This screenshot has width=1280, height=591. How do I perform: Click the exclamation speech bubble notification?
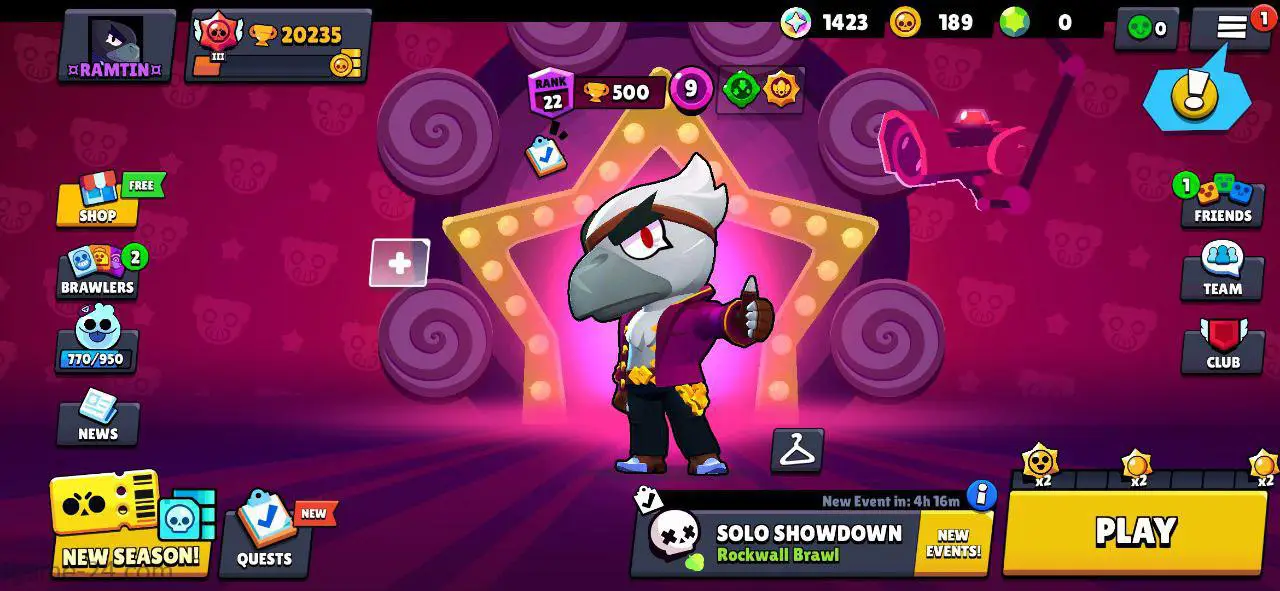1196,93
